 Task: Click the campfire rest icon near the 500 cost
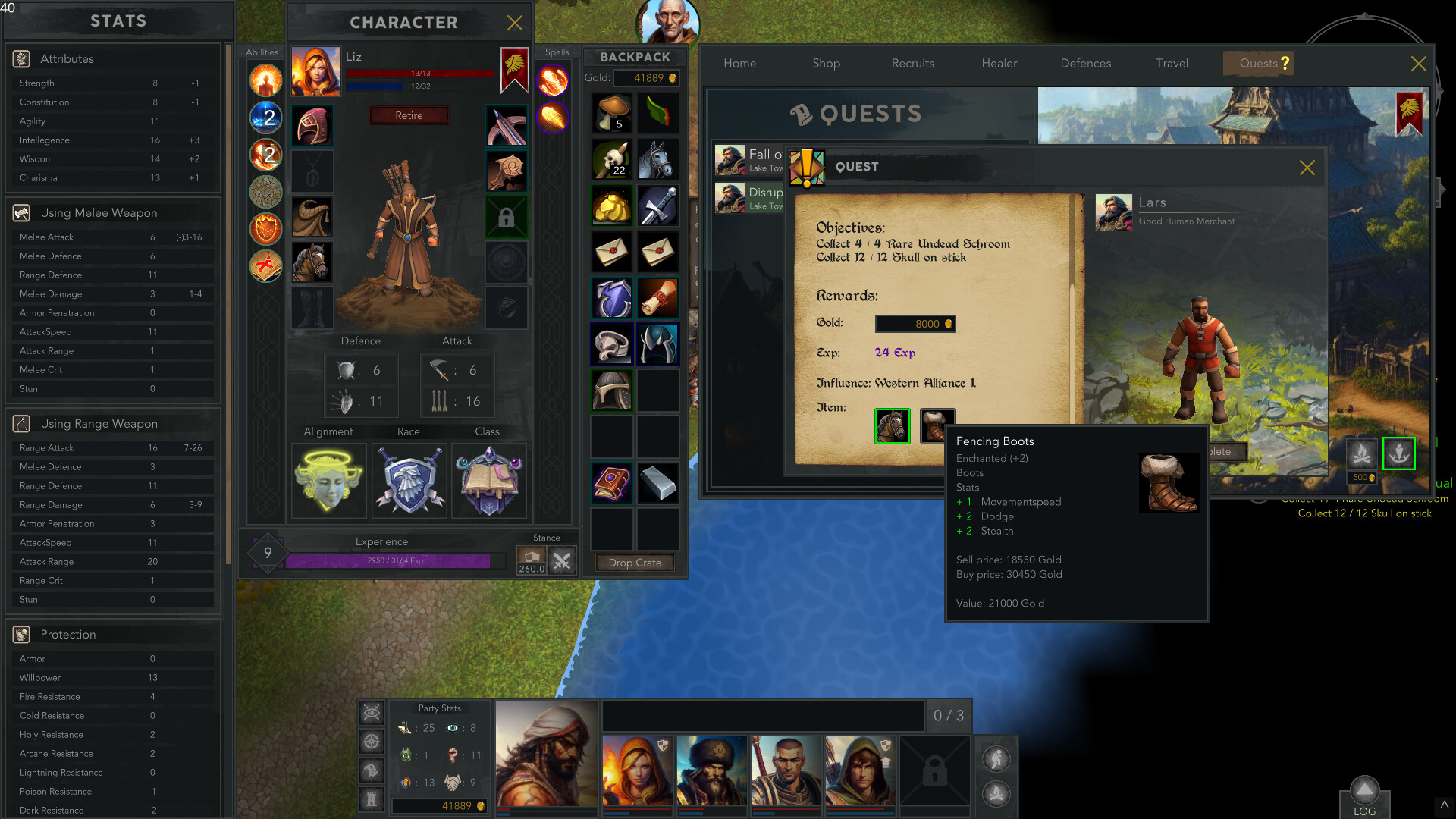[x=1363, y=453]
